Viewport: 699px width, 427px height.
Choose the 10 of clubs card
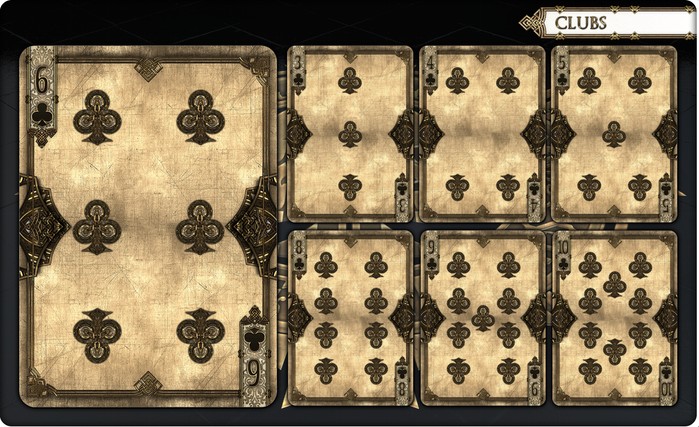click(614, 318)
